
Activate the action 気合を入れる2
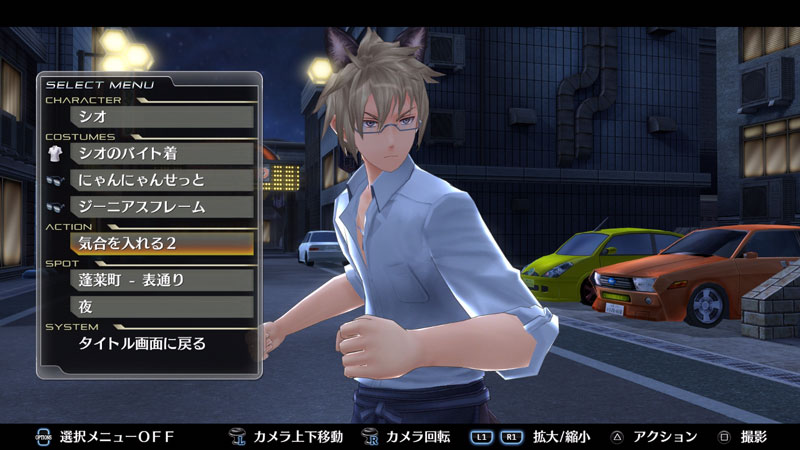[160, 243]
